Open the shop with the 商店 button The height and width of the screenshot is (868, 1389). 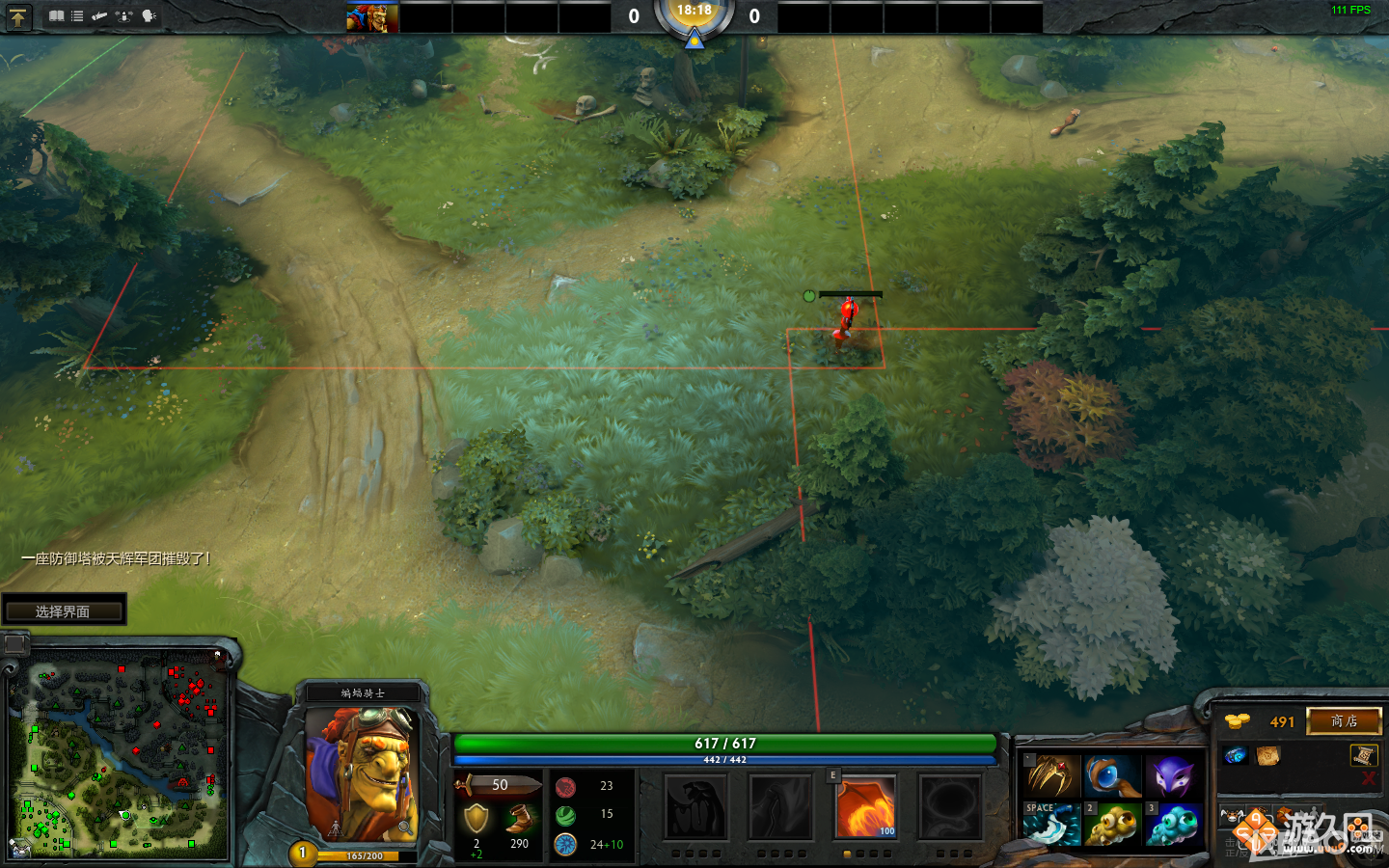click(1345, 721)
